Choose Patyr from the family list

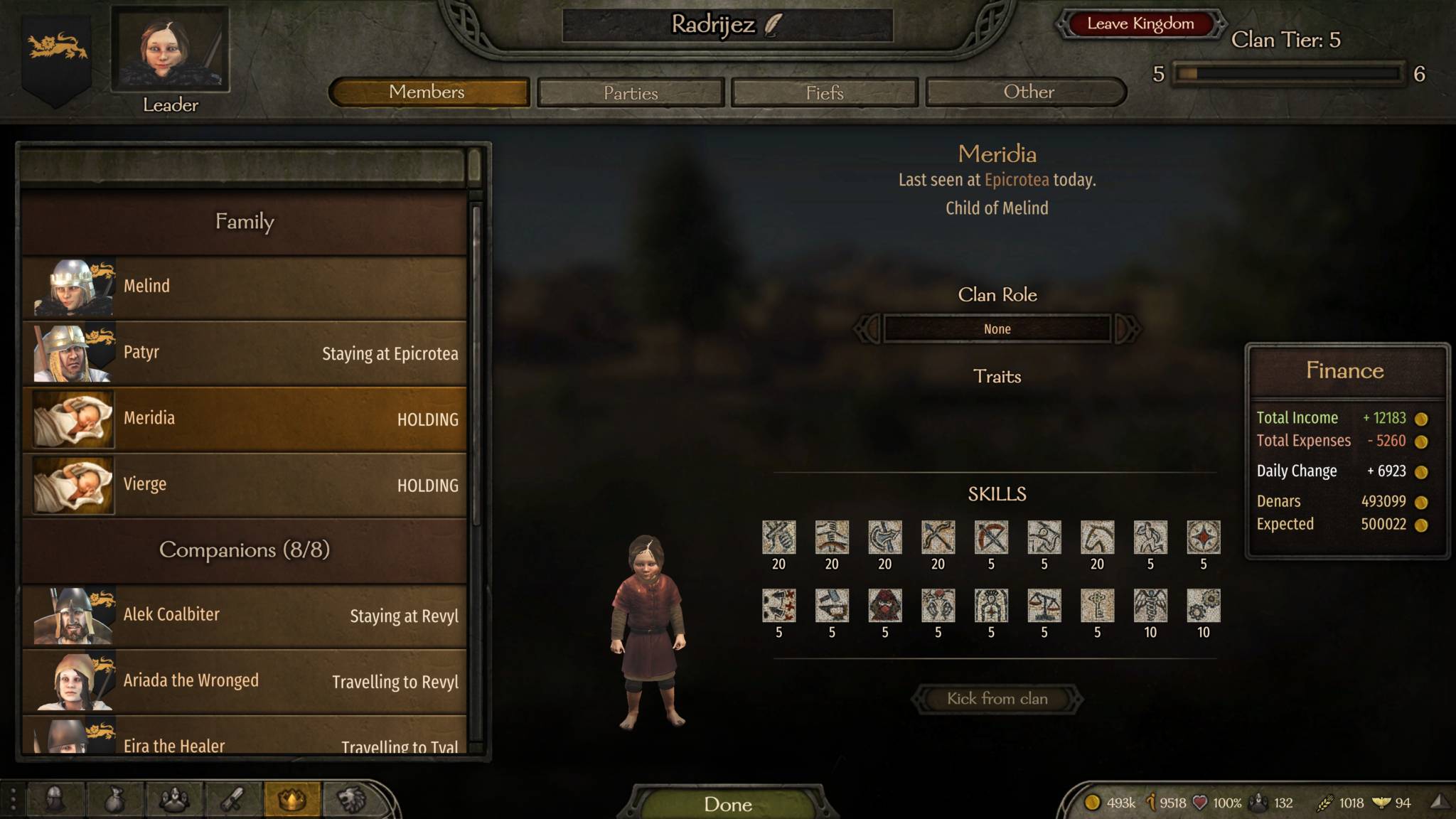coord(245,353)
